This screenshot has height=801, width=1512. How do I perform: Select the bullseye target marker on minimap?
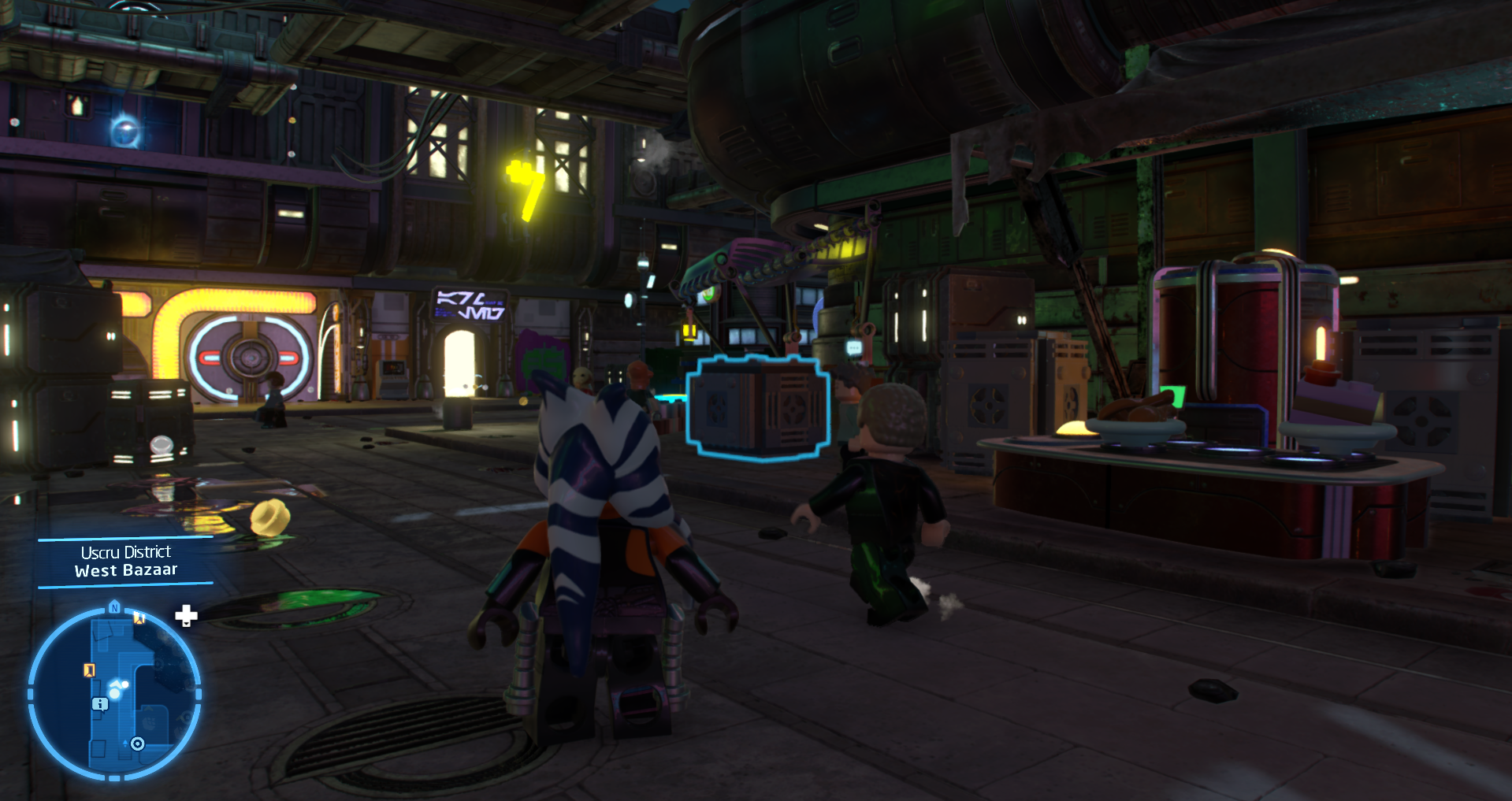click(x=138, y=744)
